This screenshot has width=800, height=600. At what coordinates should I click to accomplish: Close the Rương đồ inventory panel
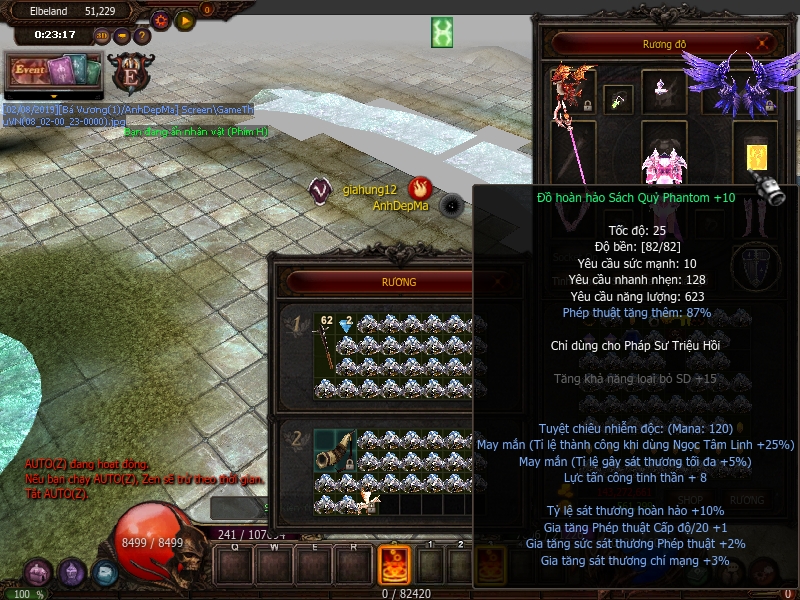(764, 44)
